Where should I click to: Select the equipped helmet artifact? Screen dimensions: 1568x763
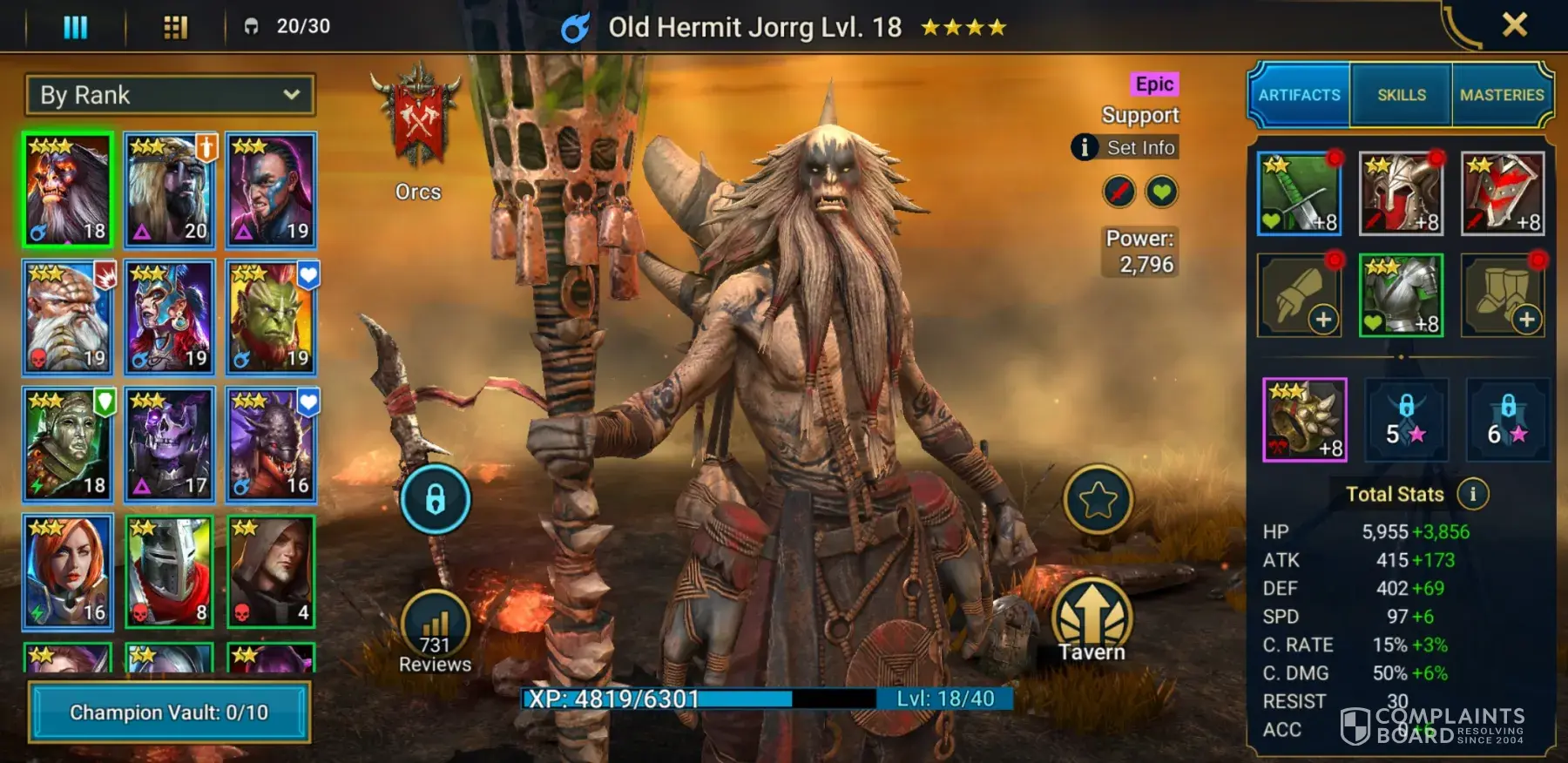[x=1401, y=193]
